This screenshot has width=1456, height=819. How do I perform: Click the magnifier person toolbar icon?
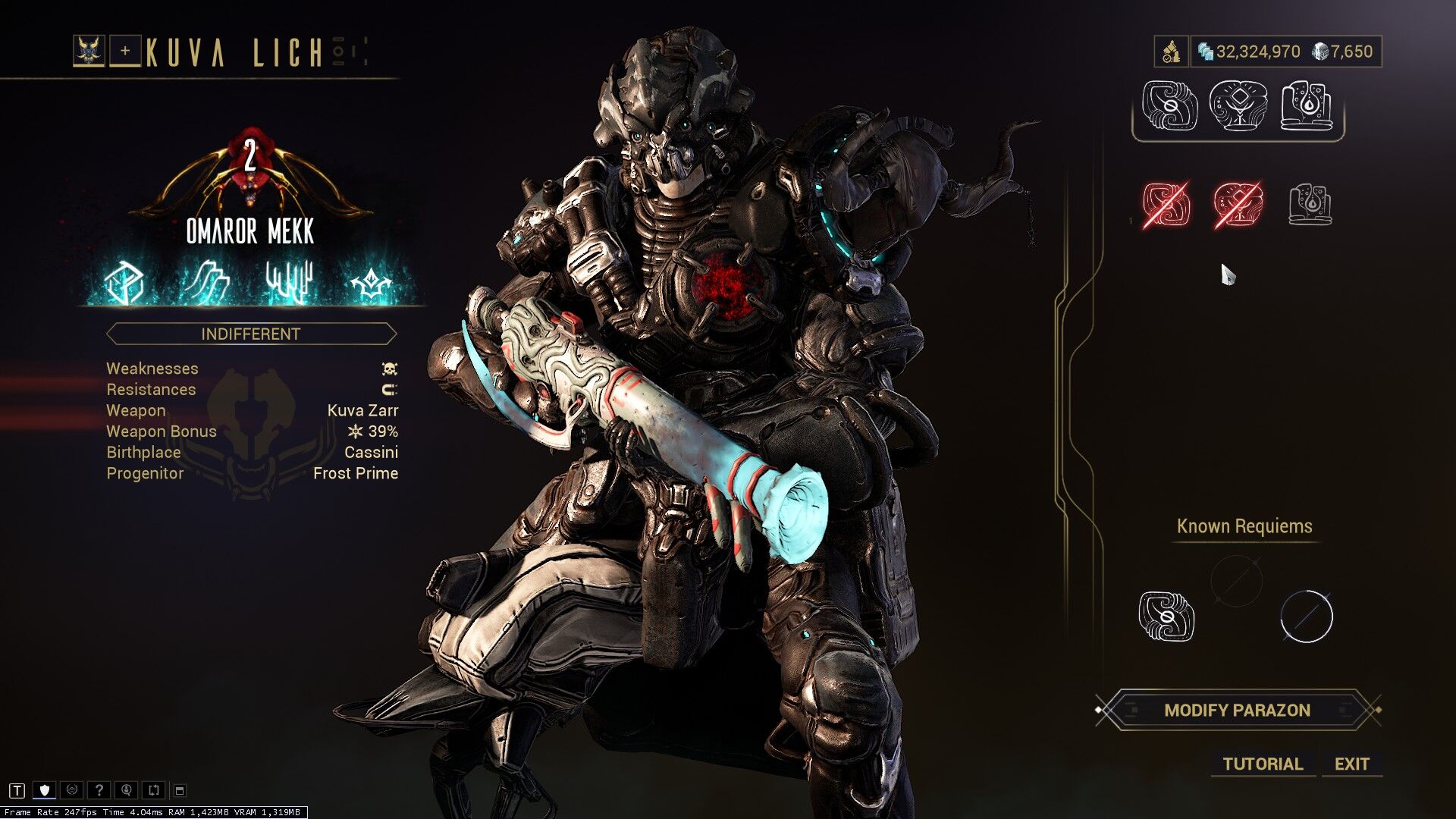126,790
